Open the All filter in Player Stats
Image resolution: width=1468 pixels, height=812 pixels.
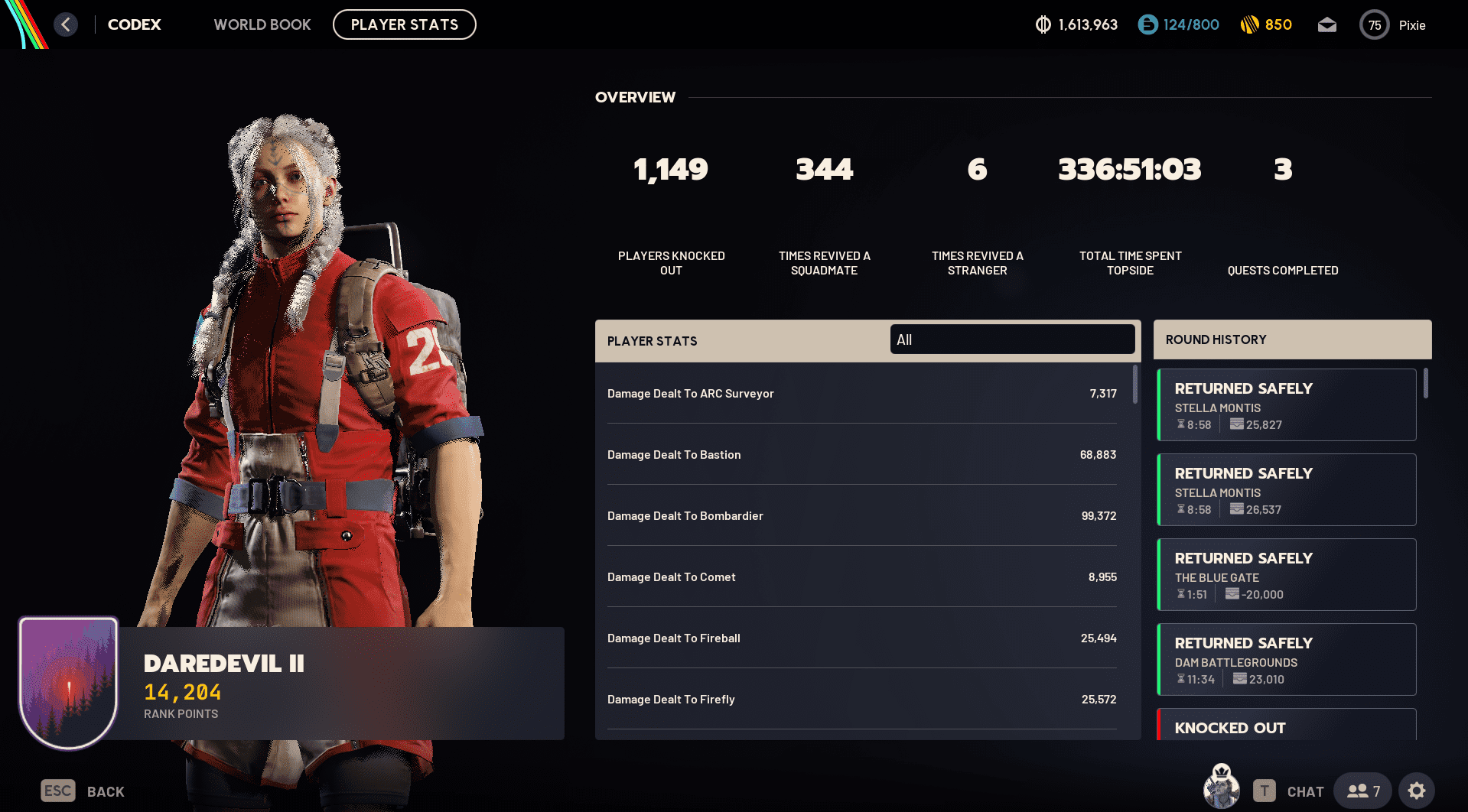(x=1011, y=339)
